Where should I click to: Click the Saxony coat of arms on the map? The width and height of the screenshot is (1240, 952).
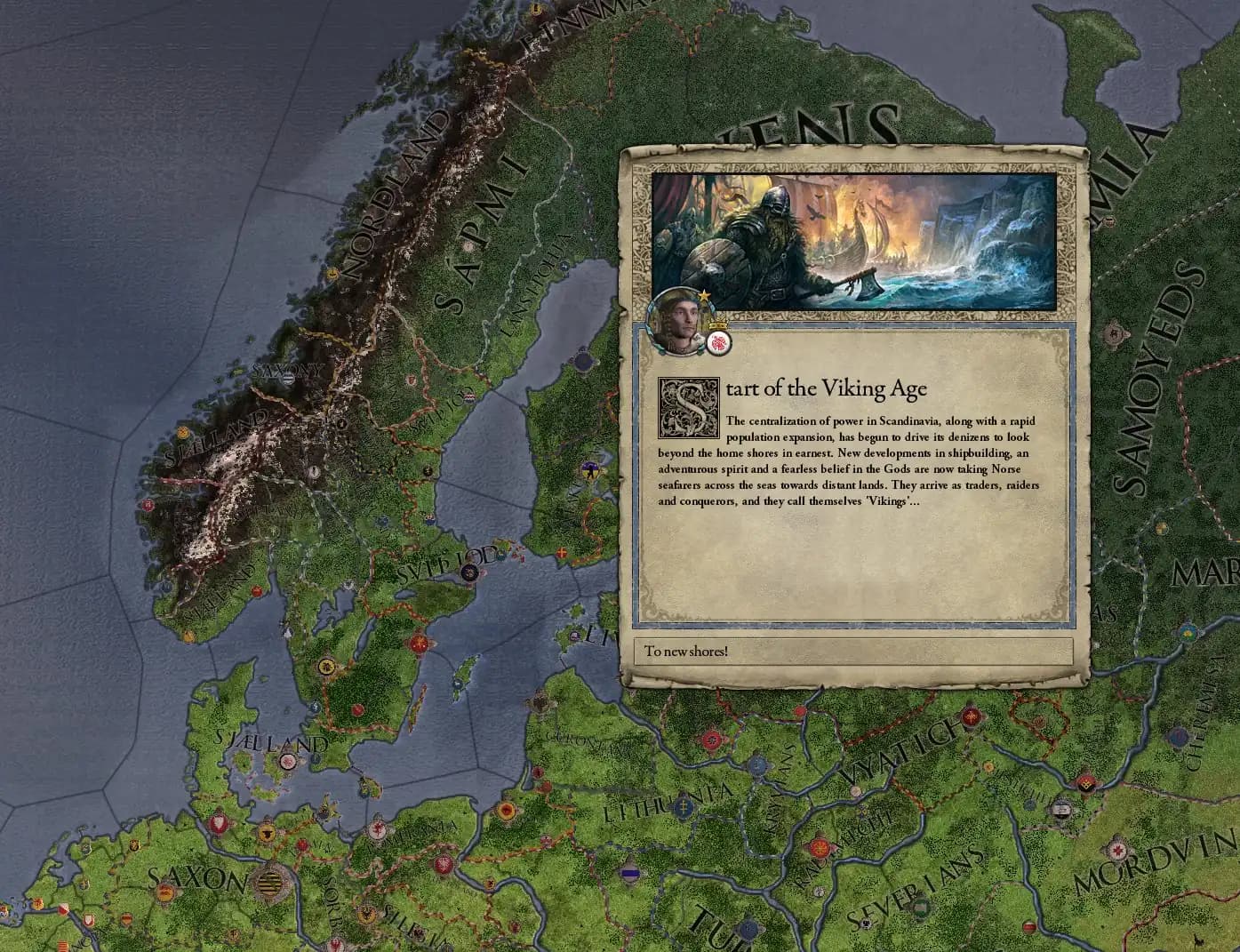click(x=288, y=380)
